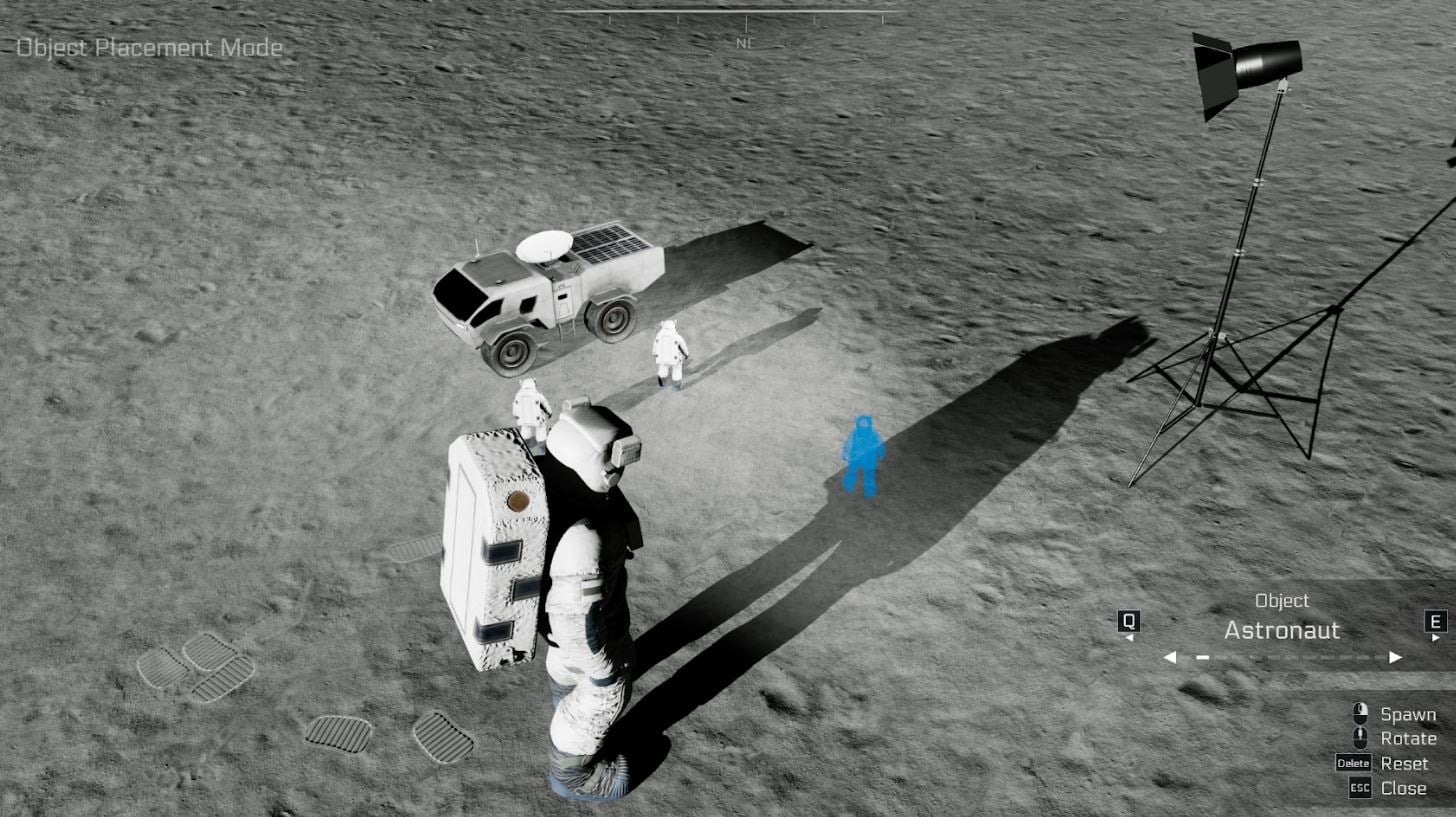Viewport: 1456px width, 817px height.
Task: Select the left arrow of the object carousel
Action: (1171, 656)
